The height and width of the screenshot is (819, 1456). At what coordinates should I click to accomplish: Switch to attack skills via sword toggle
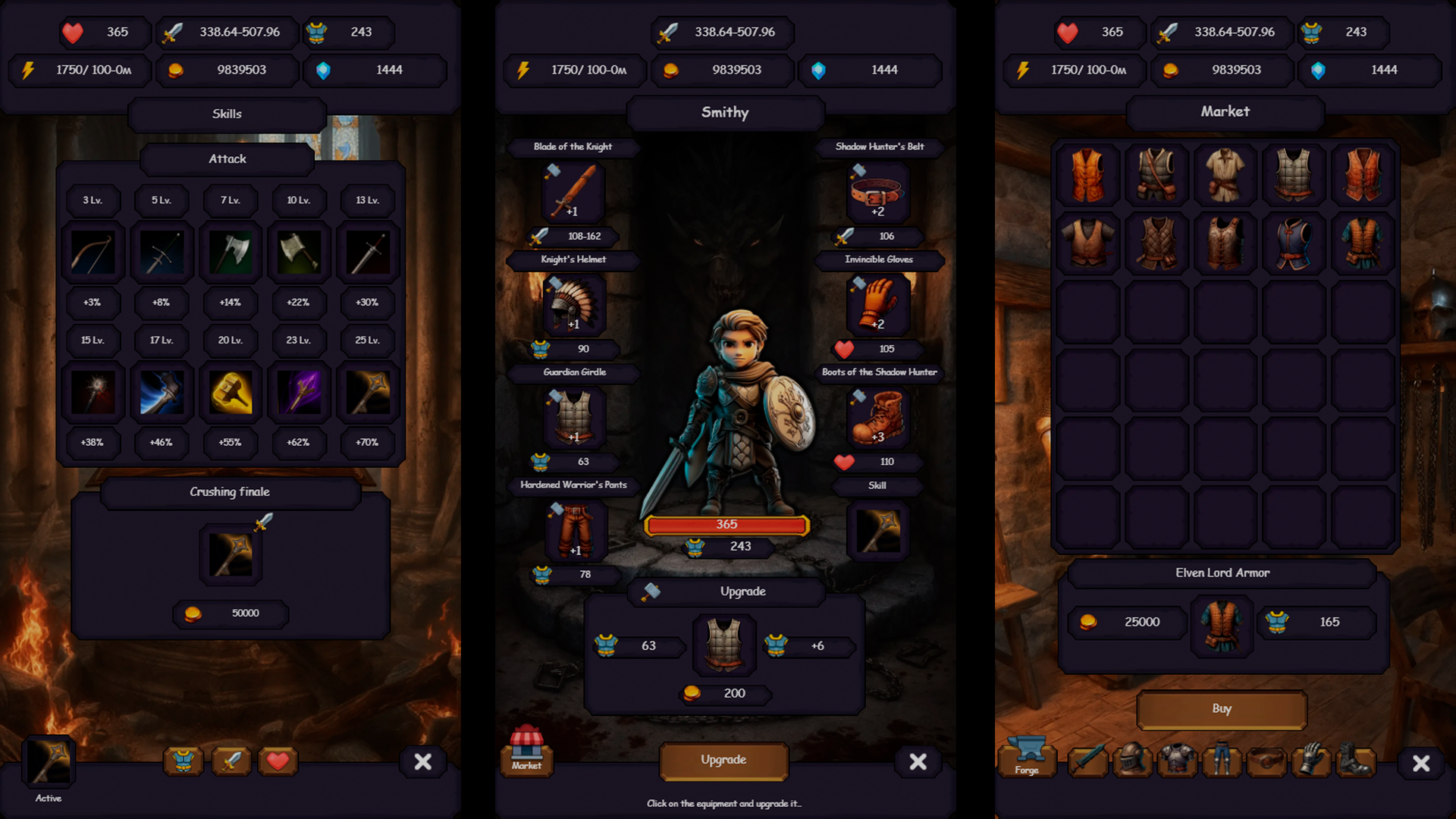point(231,762)
